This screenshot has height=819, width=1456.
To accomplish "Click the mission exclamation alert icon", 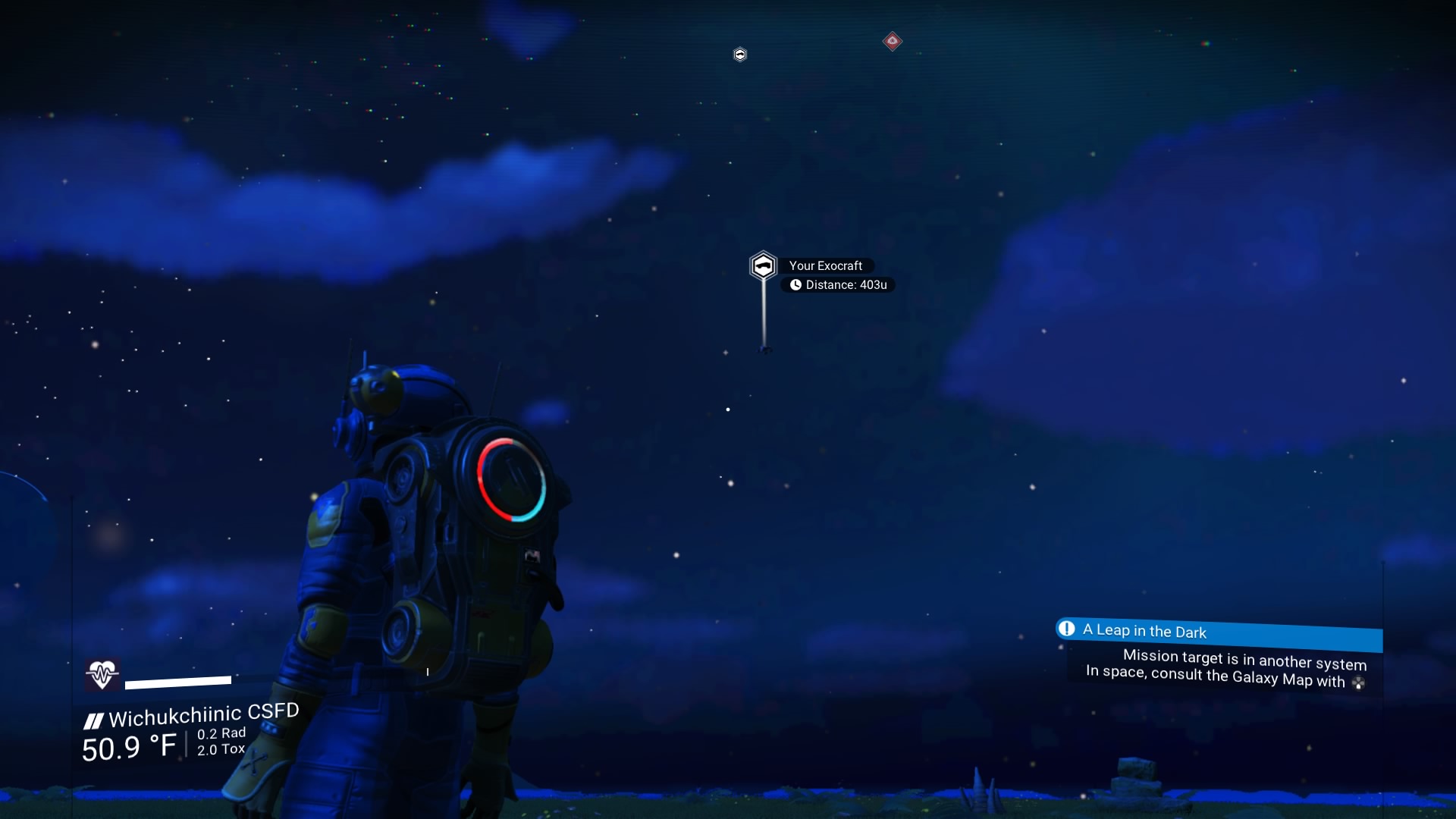I will 1066,629.
